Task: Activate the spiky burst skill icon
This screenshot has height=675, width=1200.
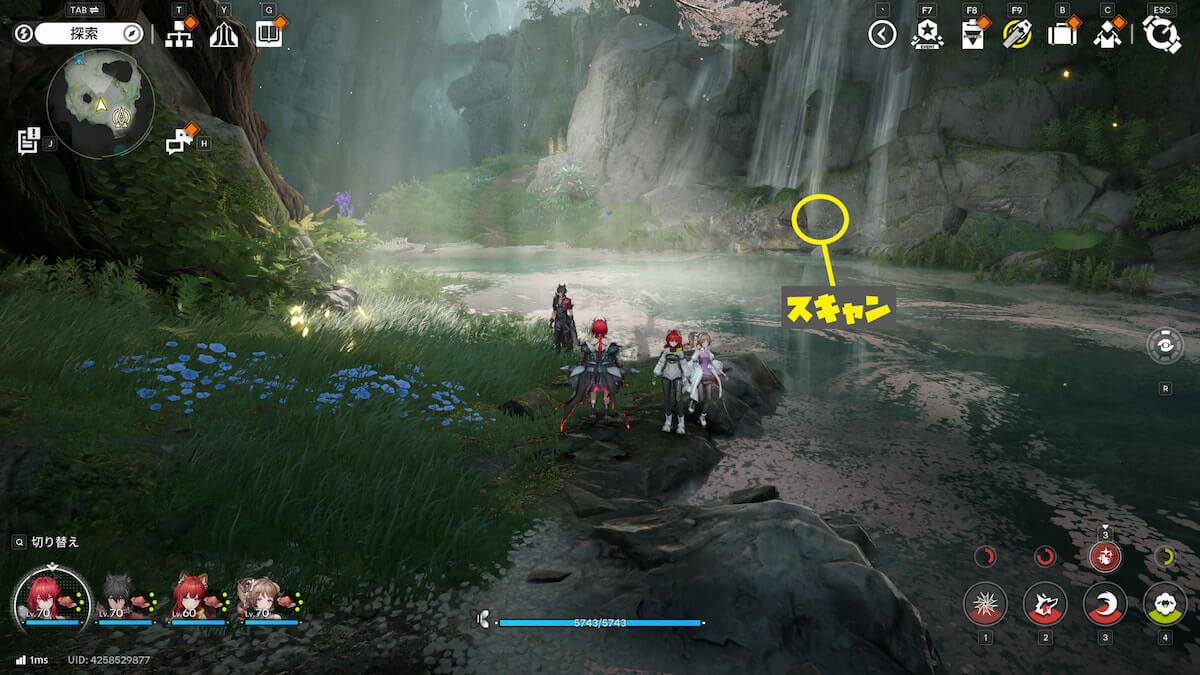Action: tap(985, 604)
